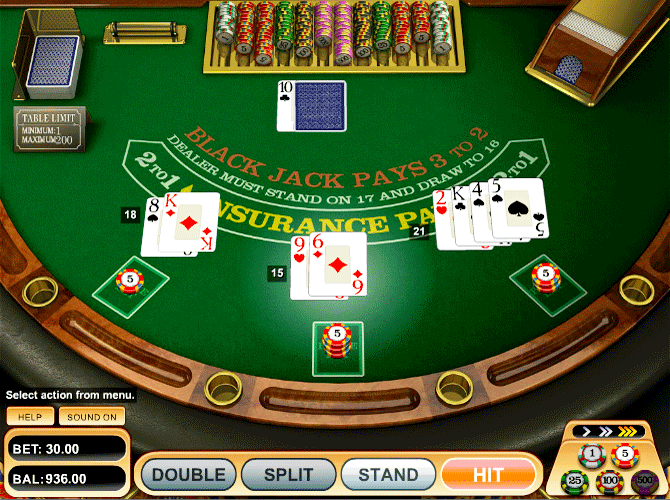Viewport: 670px width, 500px height.
Task: Select the 100 value chip
Action: point(609,481)
